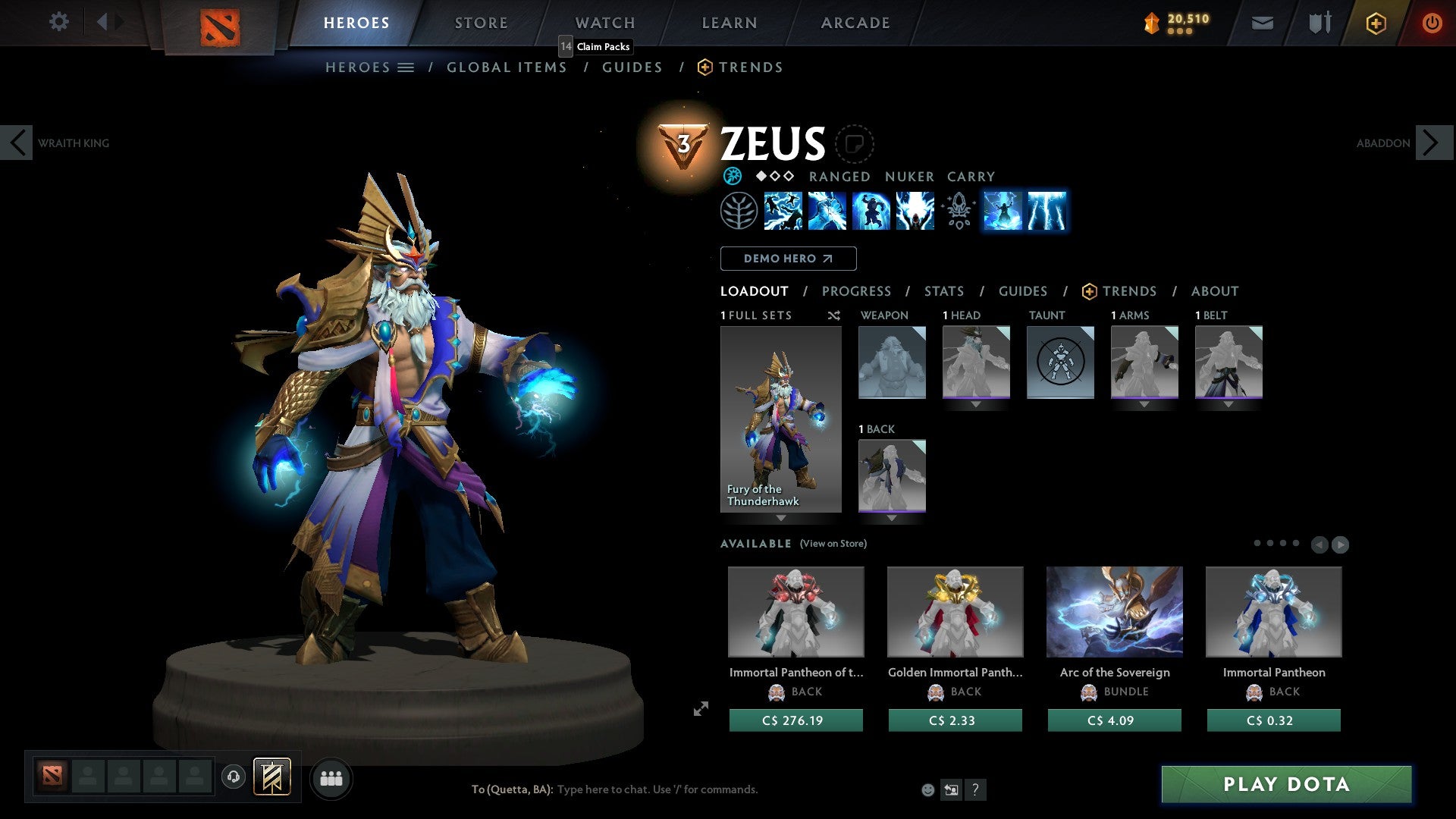Switch to the PROGRESS tab
1456x819 pixels.
(857, 291)
